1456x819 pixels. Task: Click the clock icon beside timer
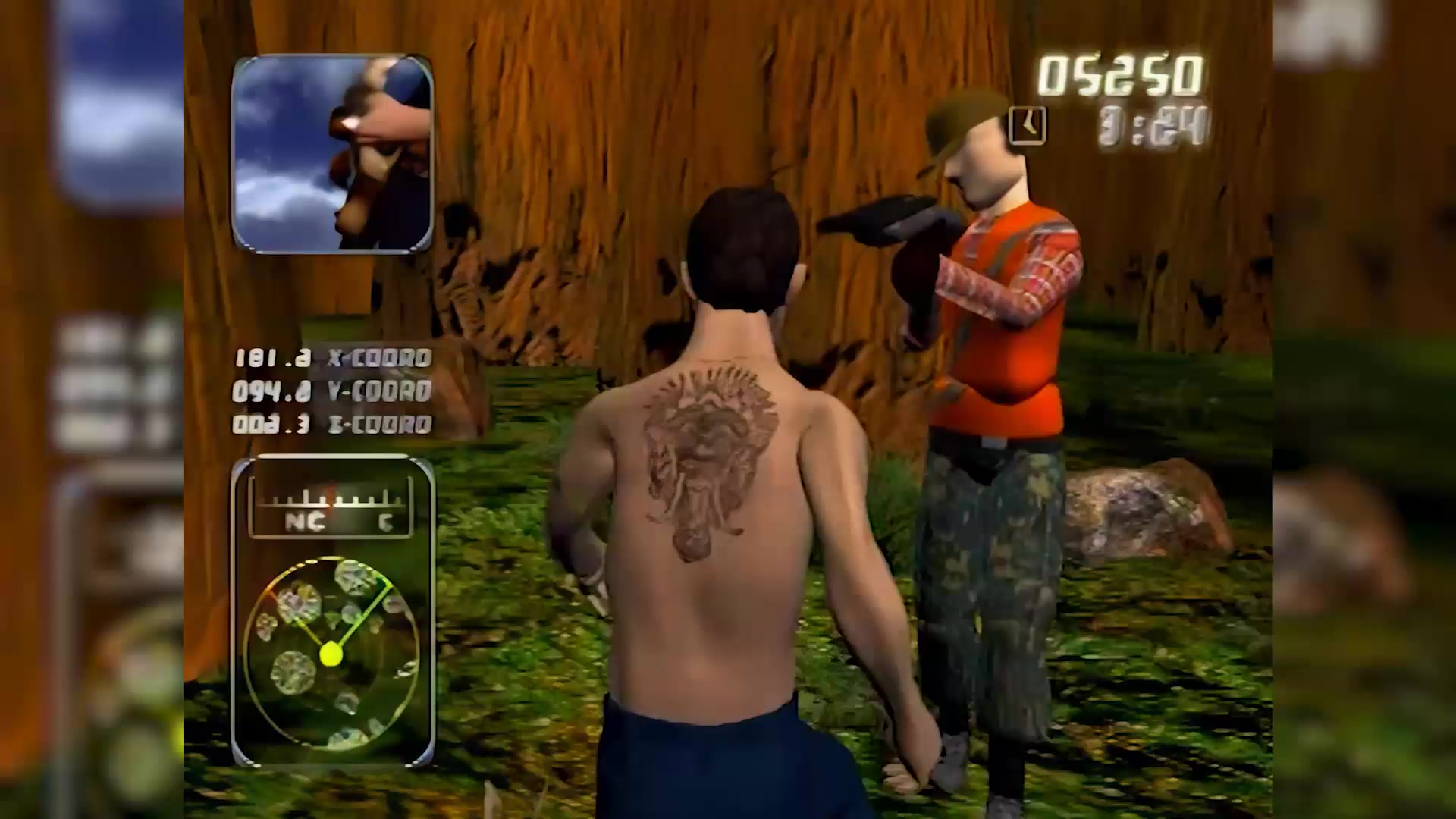tap(1028, 125)
